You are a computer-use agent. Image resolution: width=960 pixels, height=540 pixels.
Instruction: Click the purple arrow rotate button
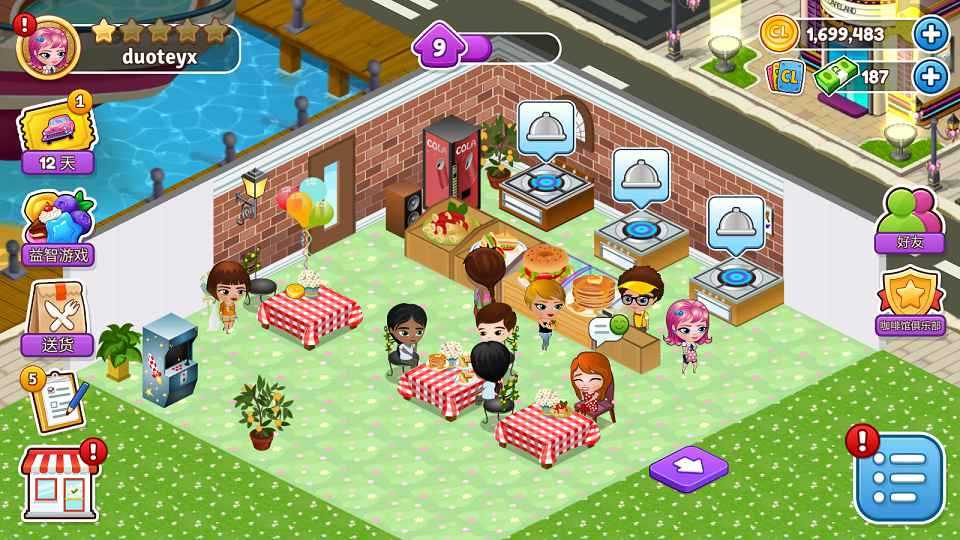[x=689, y=466]
